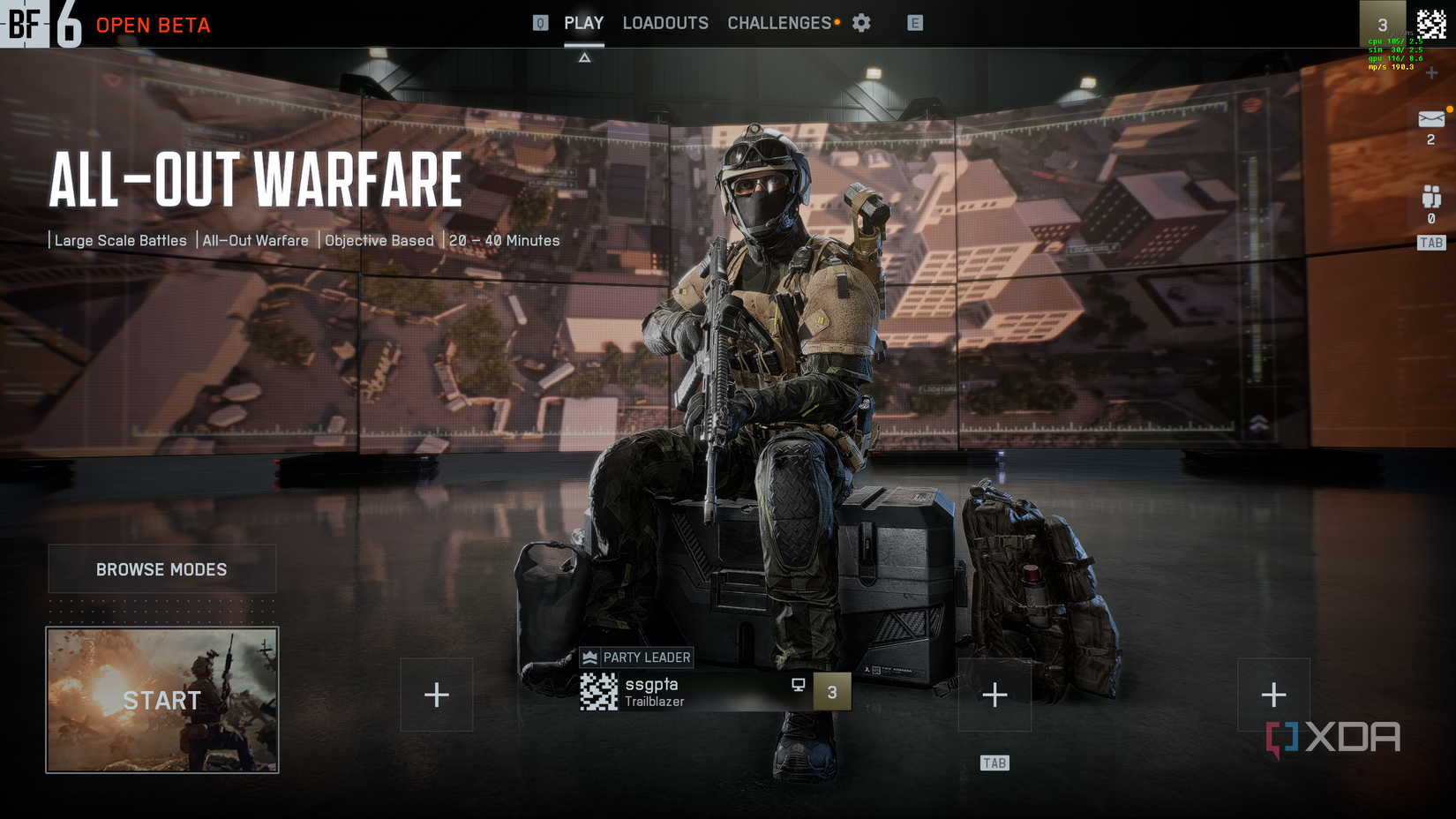This screenshot has height=819, width=1456.
Task: Select the ssgpta player card
Action: coord(706,691)
